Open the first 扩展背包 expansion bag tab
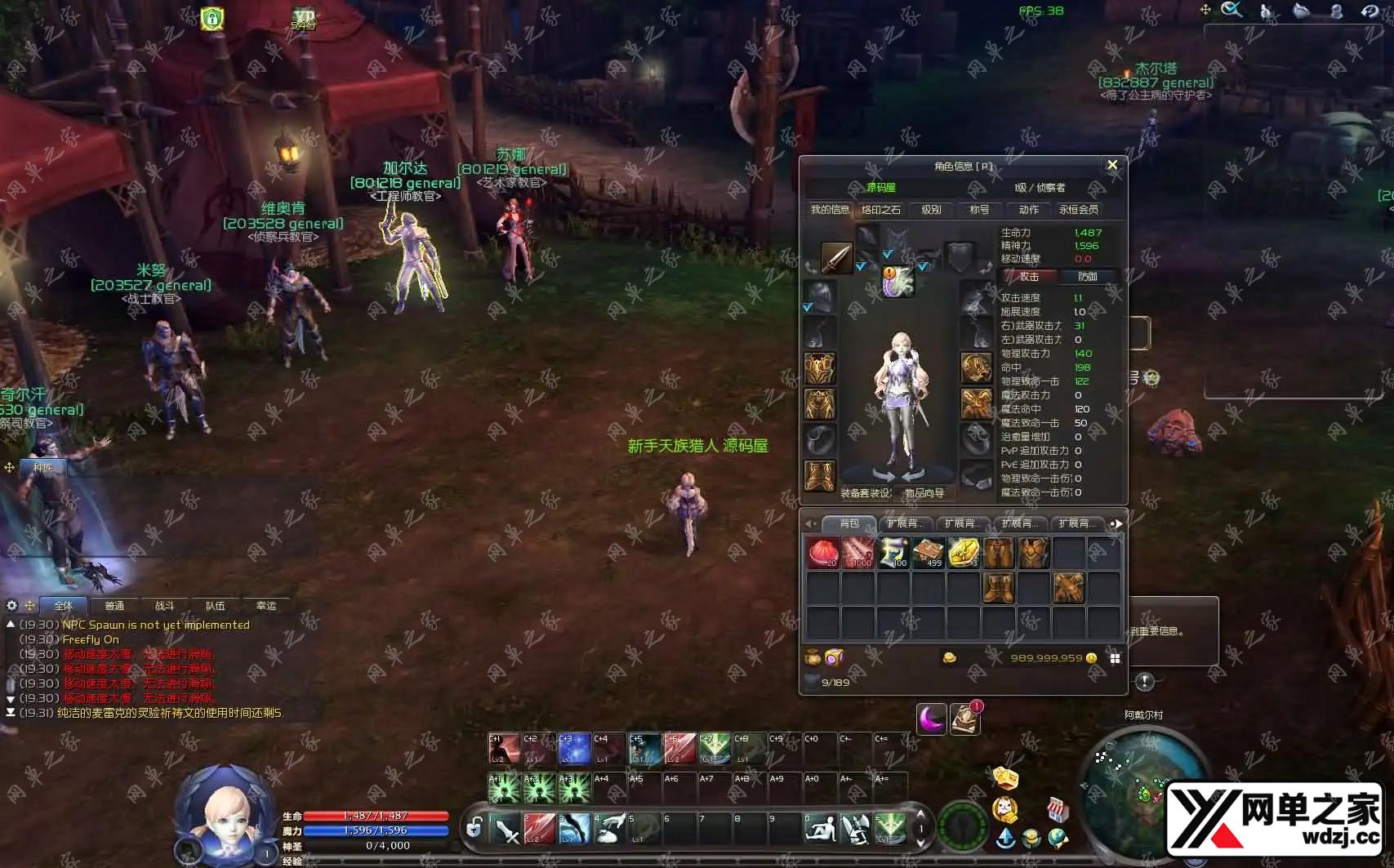Screen dimensions: 1394x868 coord(903,523)
